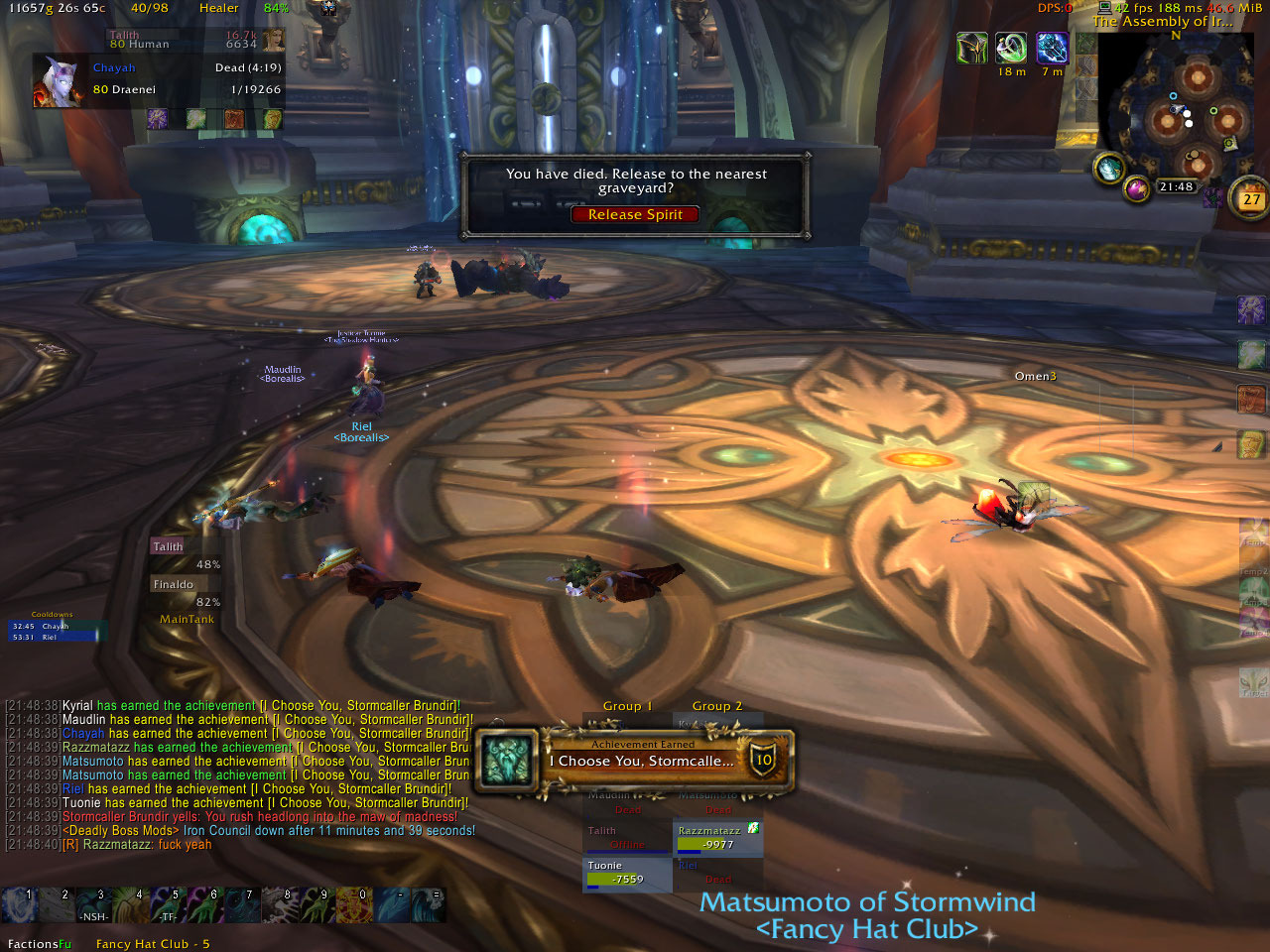
Task: Open the Omen3 threat meter title
Action: (1035, 377)
